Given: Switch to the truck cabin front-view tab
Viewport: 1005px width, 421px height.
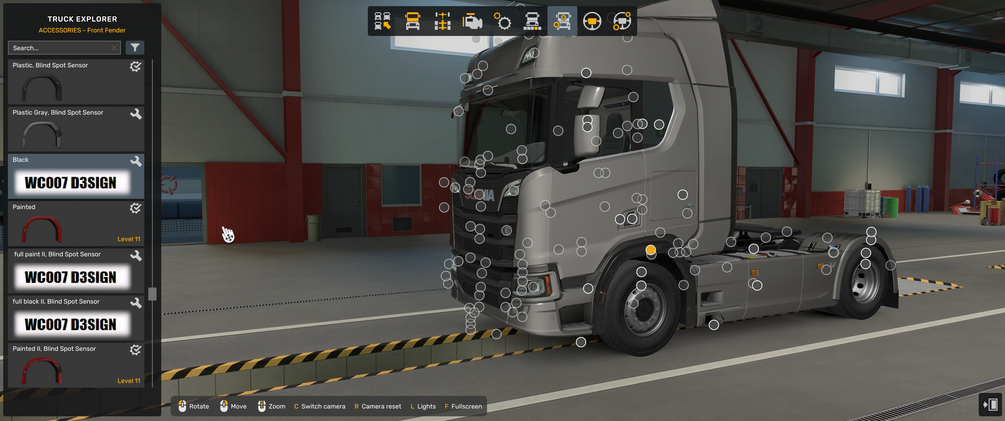Looking at the screenshot, I should tap(412, 21).
